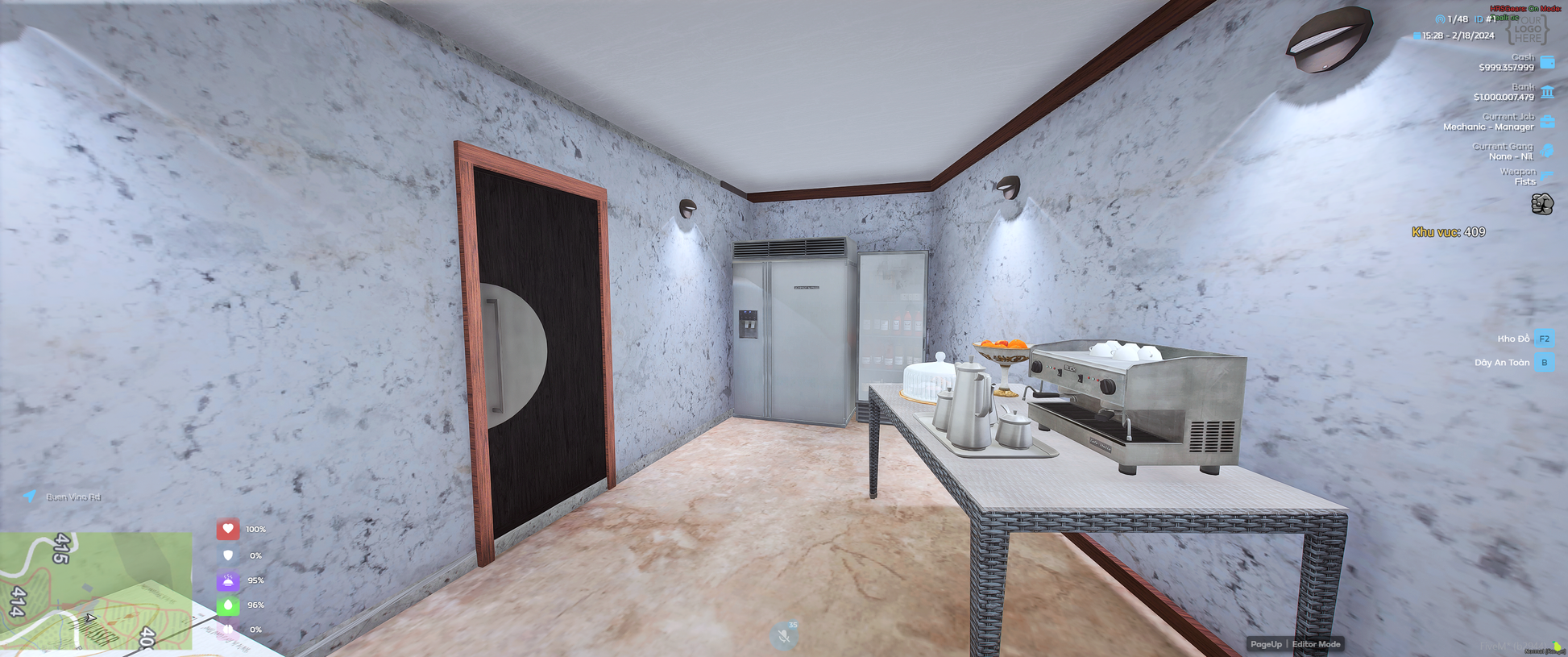Select the purple hunger food icon
1568x657 pixels.
coord(228,580)
